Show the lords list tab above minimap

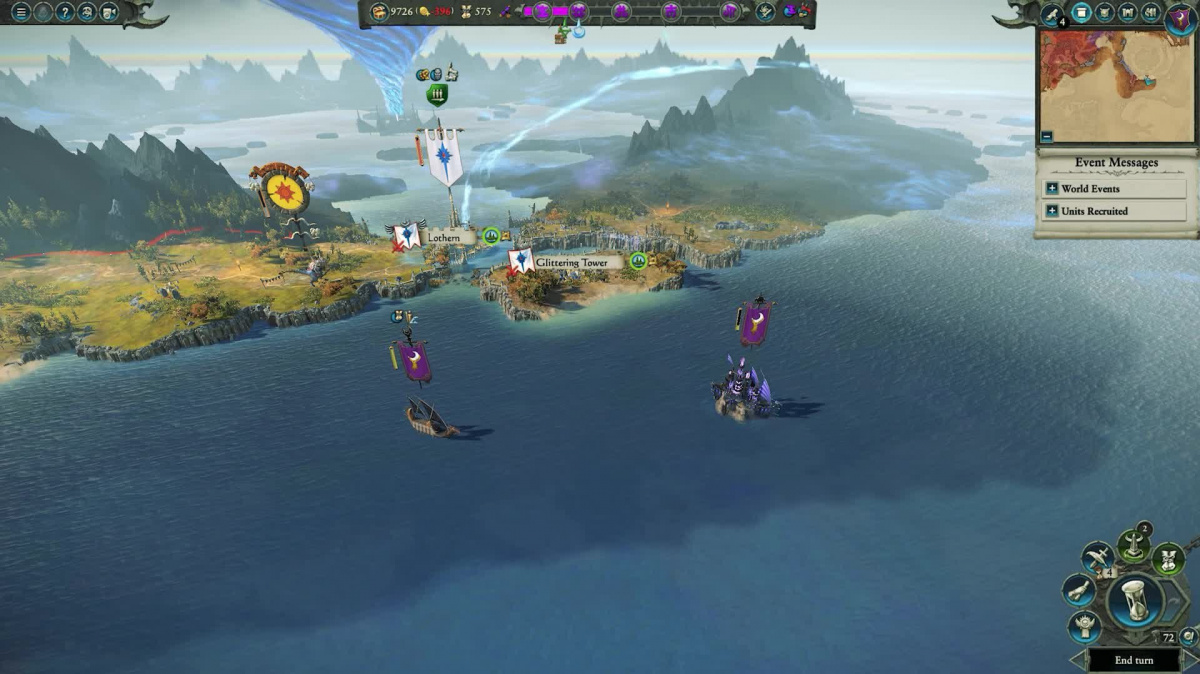click(x=1104, y=13)
